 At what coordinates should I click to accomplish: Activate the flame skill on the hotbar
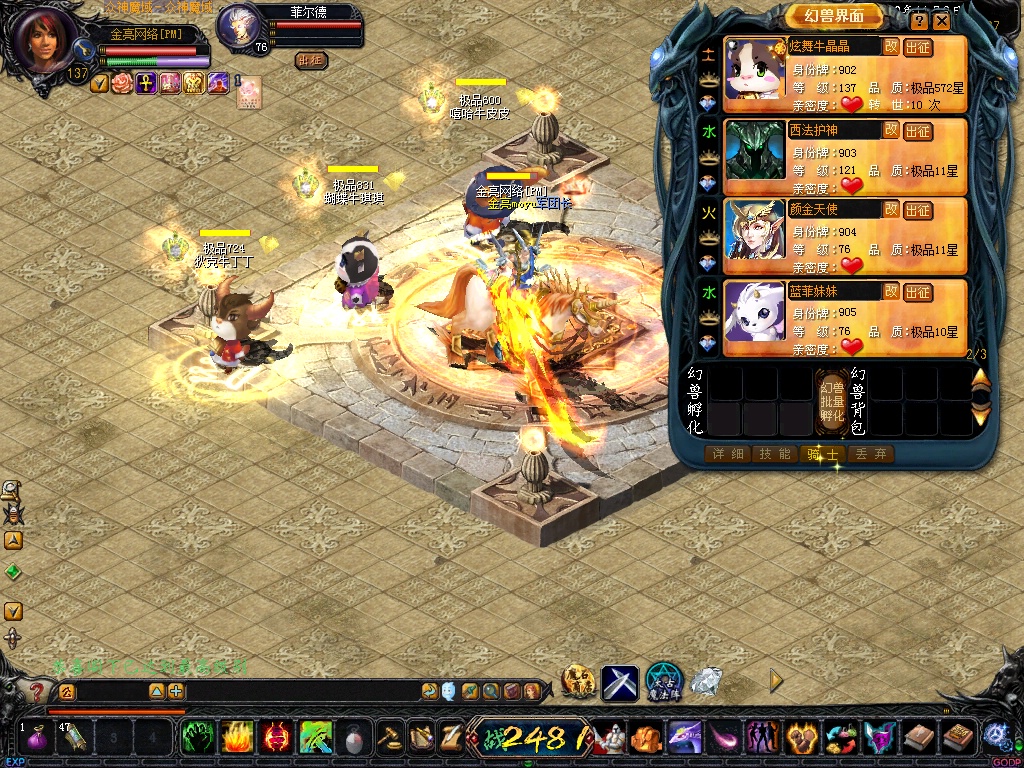(237, 739)
